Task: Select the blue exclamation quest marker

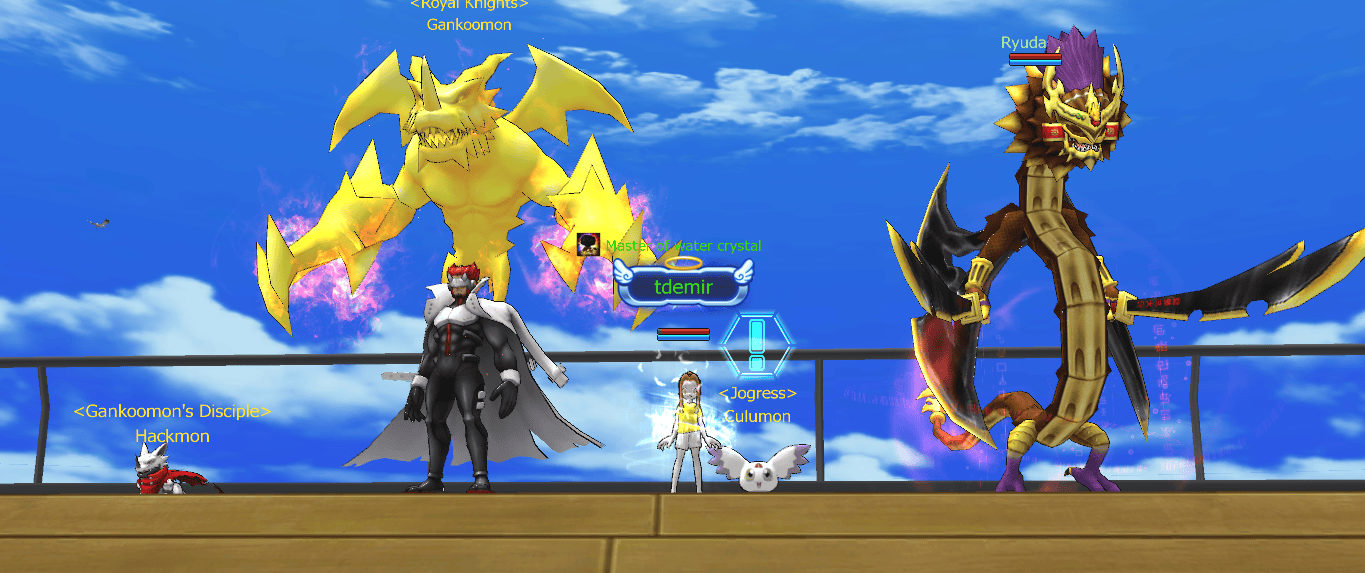Action: 756,344
